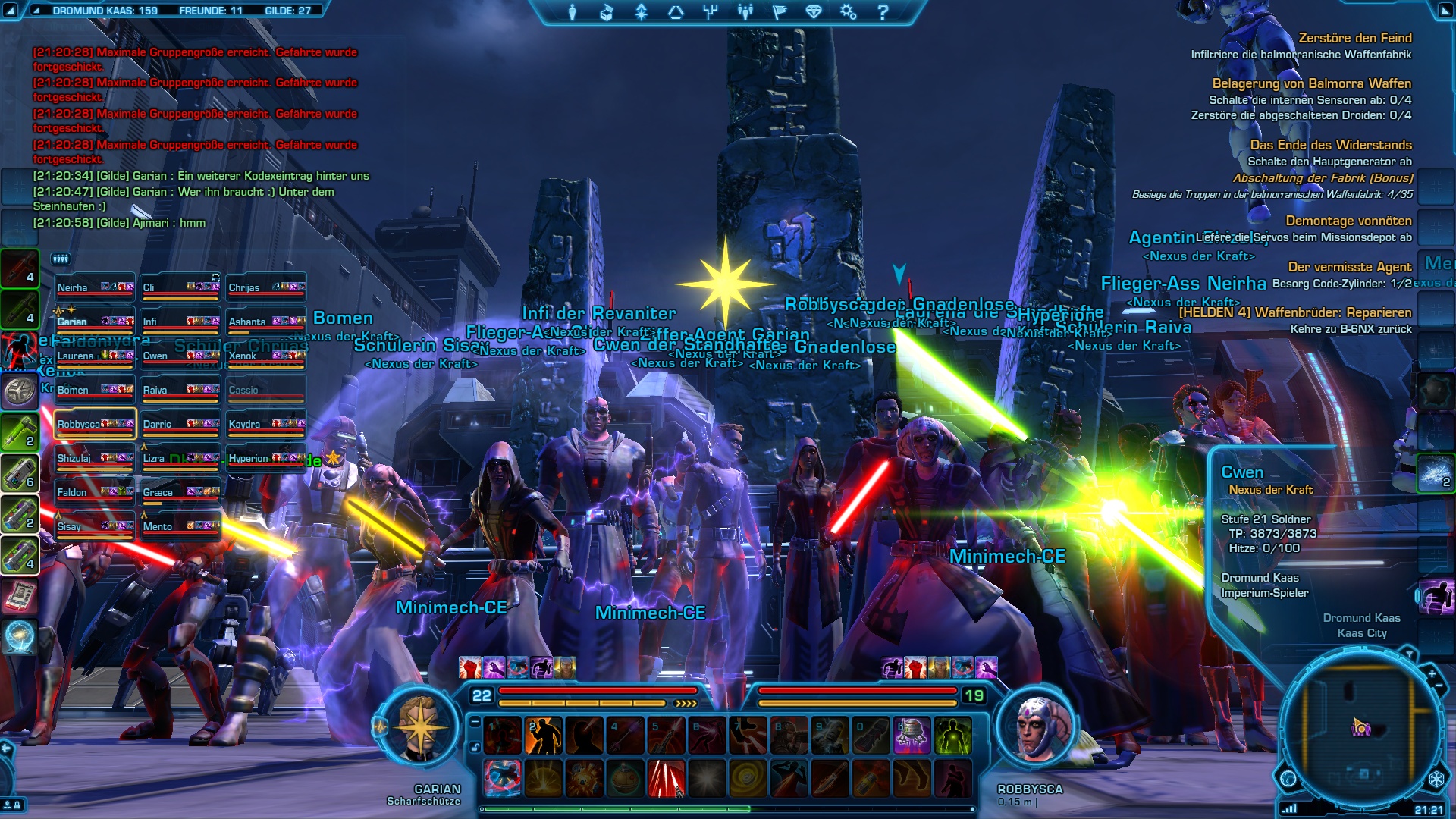Open the diamond icon in top menu
1456x819 pixels.
point(814,12)
